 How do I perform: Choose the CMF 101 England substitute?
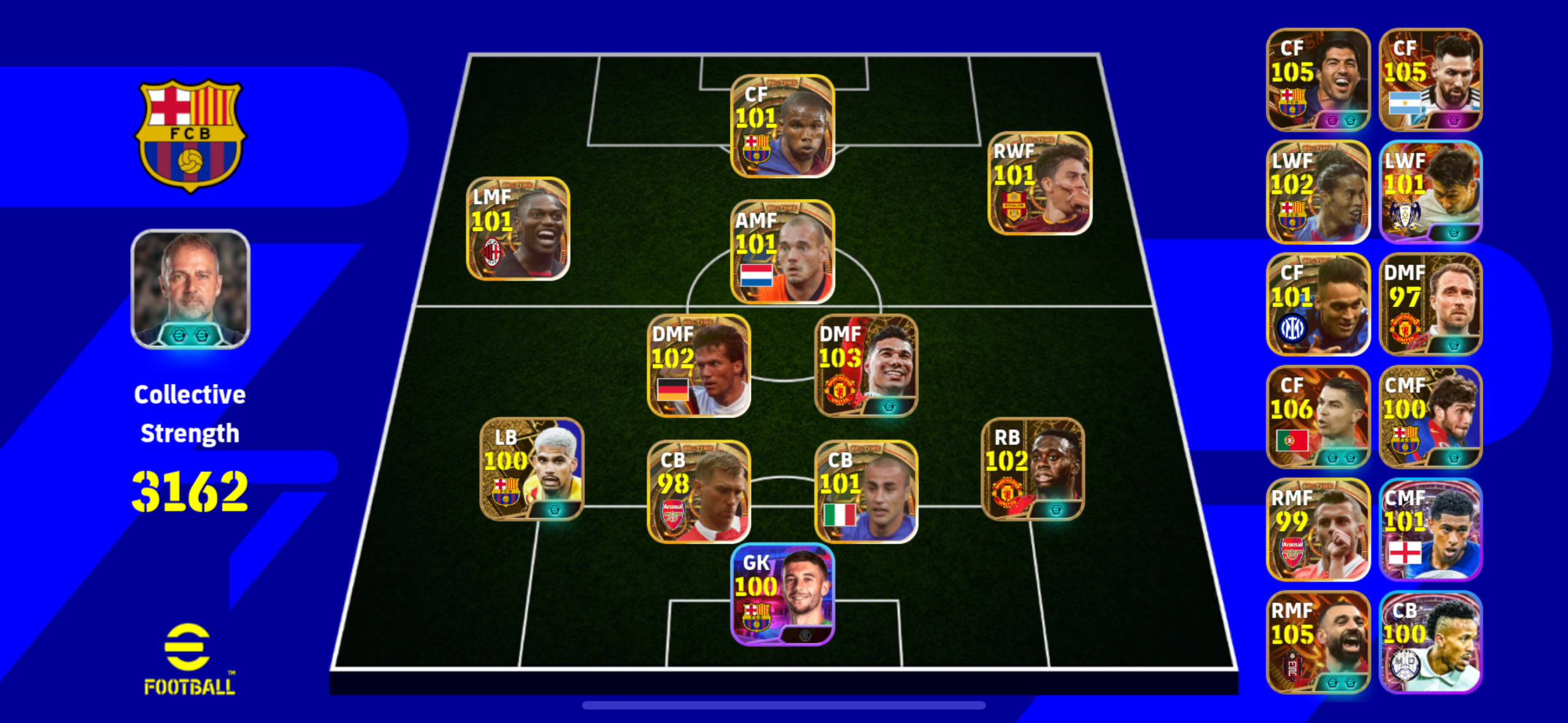pyautogui.click(x=1430, y=530)
